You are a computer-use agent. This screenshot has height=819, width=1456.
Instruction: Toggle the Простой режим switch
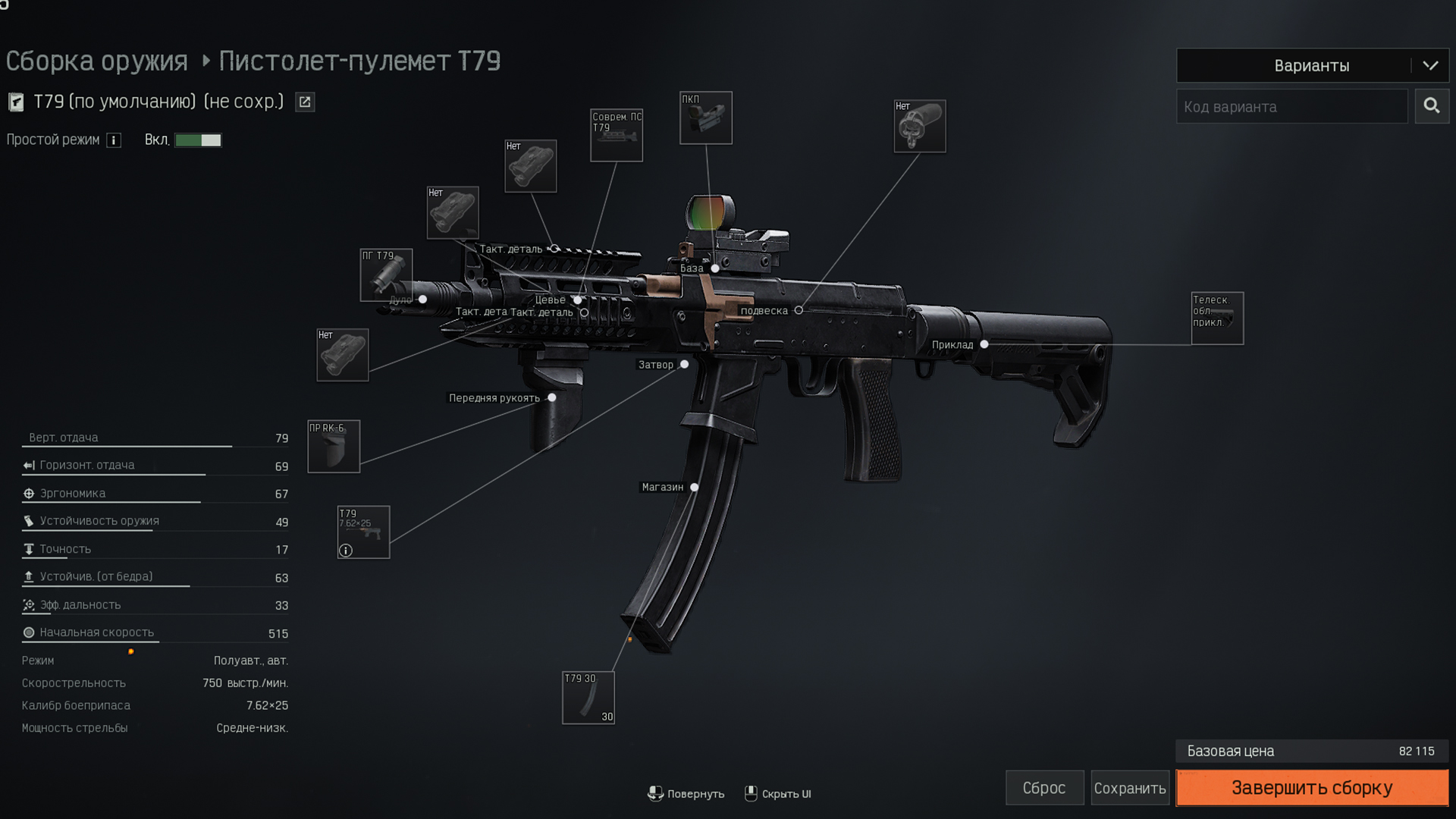point(198,140)
